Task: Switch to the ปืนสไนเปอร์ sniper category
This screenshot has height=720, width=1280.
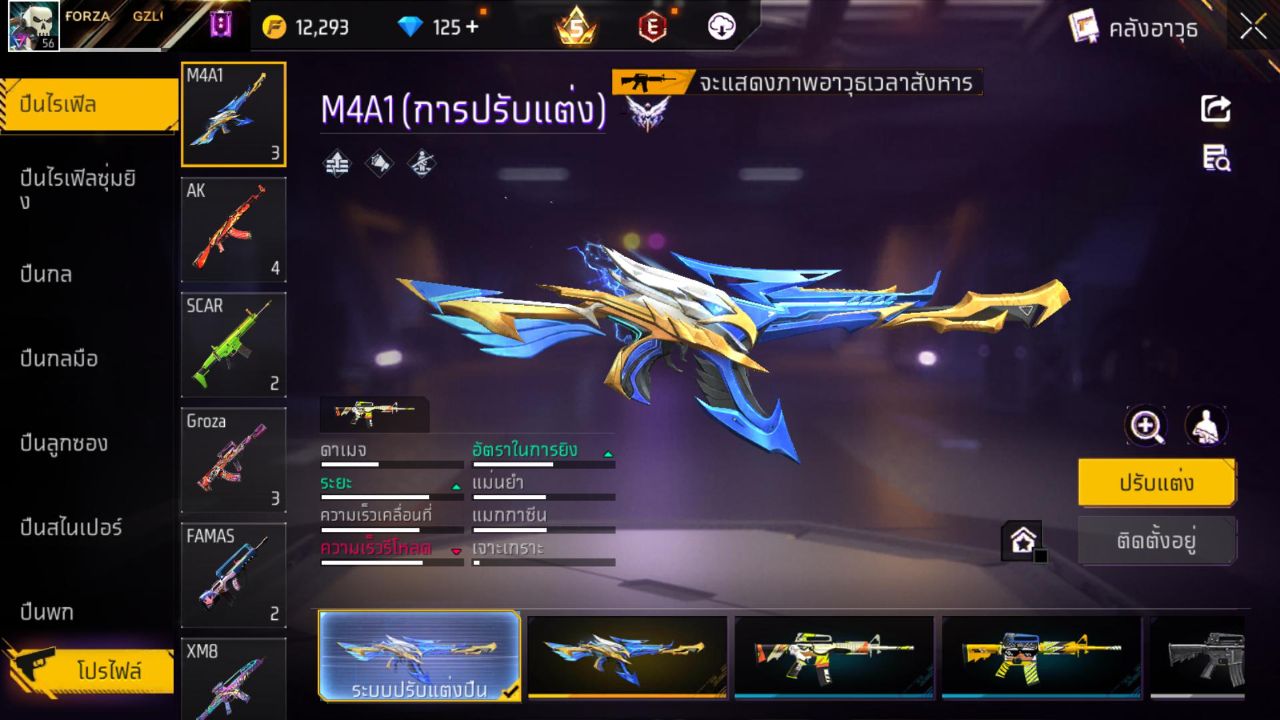Action: click(70, 527)
